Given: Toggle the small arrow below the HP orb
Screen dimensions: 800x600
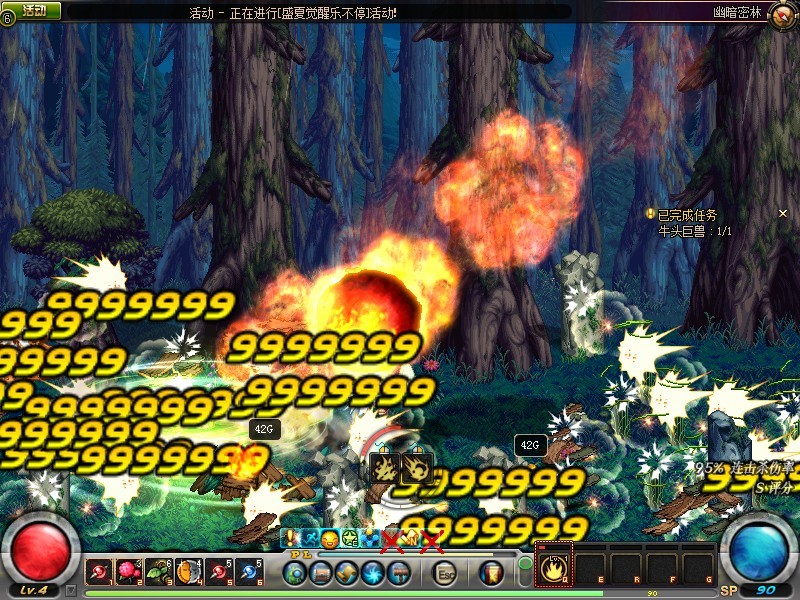Looking at the screenshot, I should tap(71, 591).
